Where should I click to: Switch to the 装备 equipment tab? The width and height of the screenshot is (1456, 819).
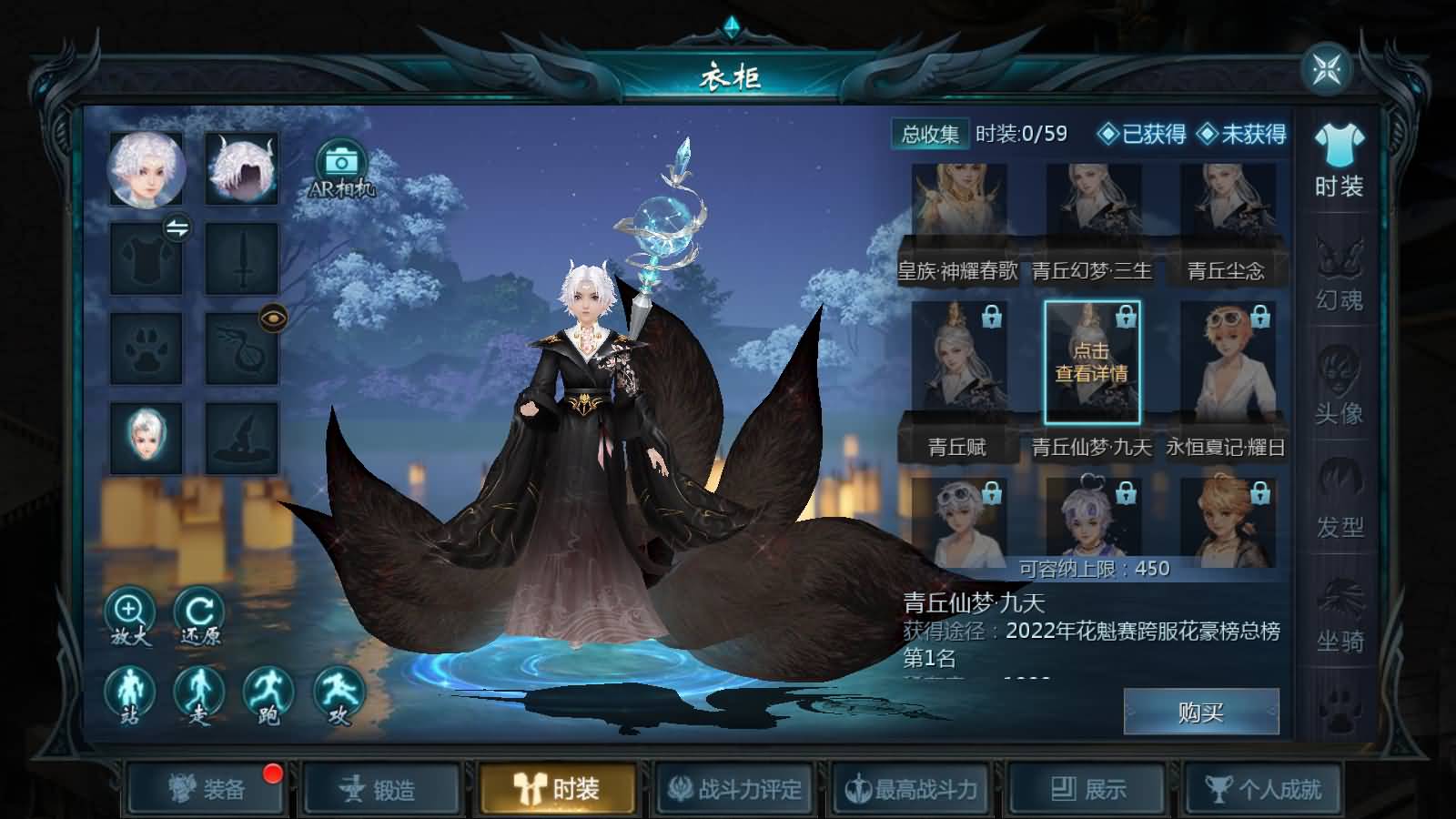[x=206, y=789]
